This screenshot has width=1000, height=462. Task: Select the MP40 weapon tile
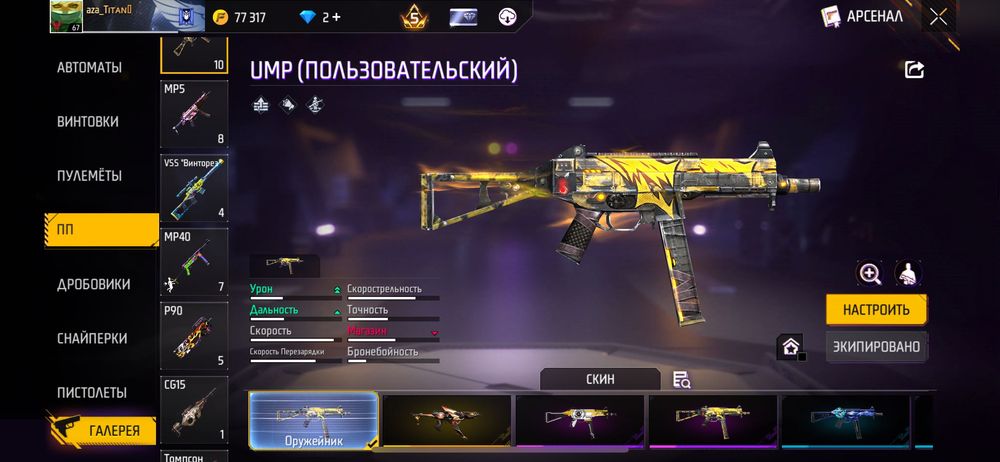tap(194, 263)
